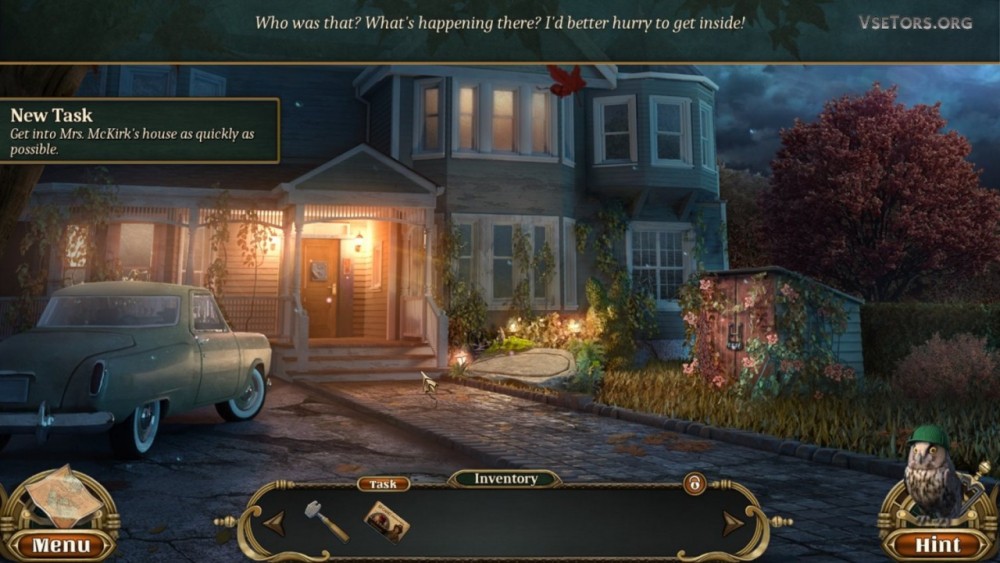
Task: Toggle the inventory padlock icon
Action: 692,484
